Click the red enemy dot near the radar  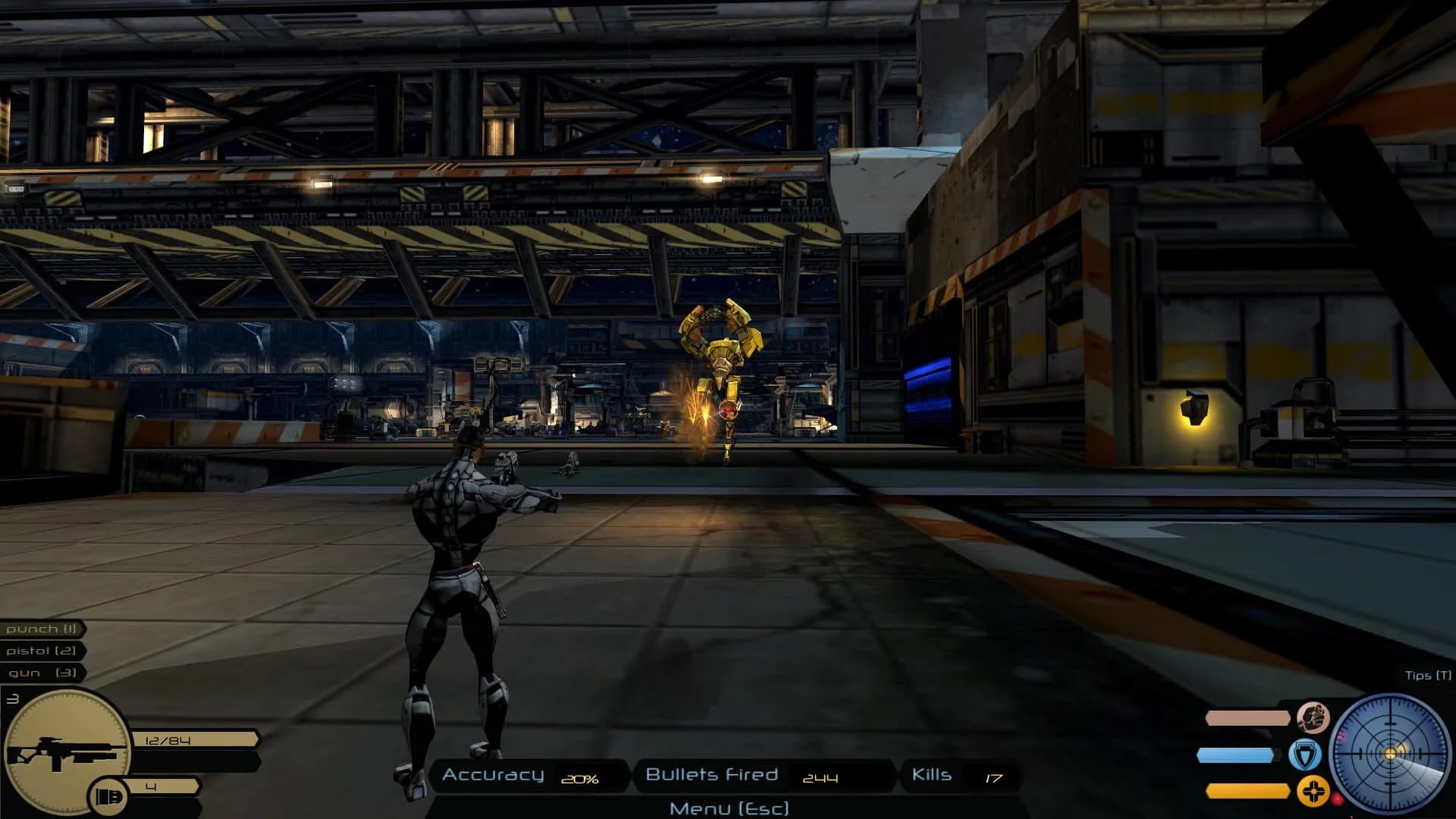point(1338,799)
